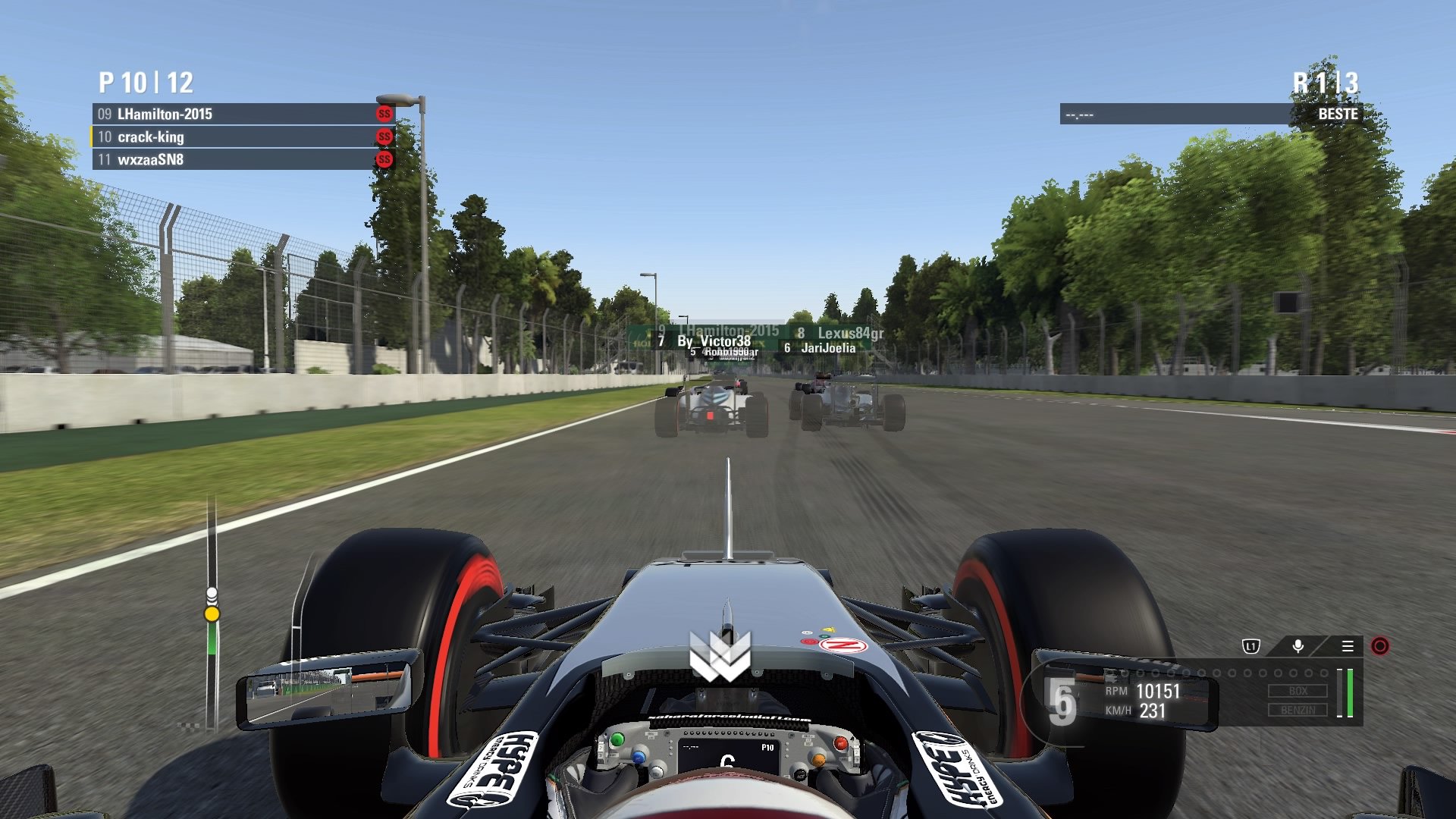Toggle the BOX pit request
This screenshot has height=819, width=1456.
click(x=1300, y=691)
